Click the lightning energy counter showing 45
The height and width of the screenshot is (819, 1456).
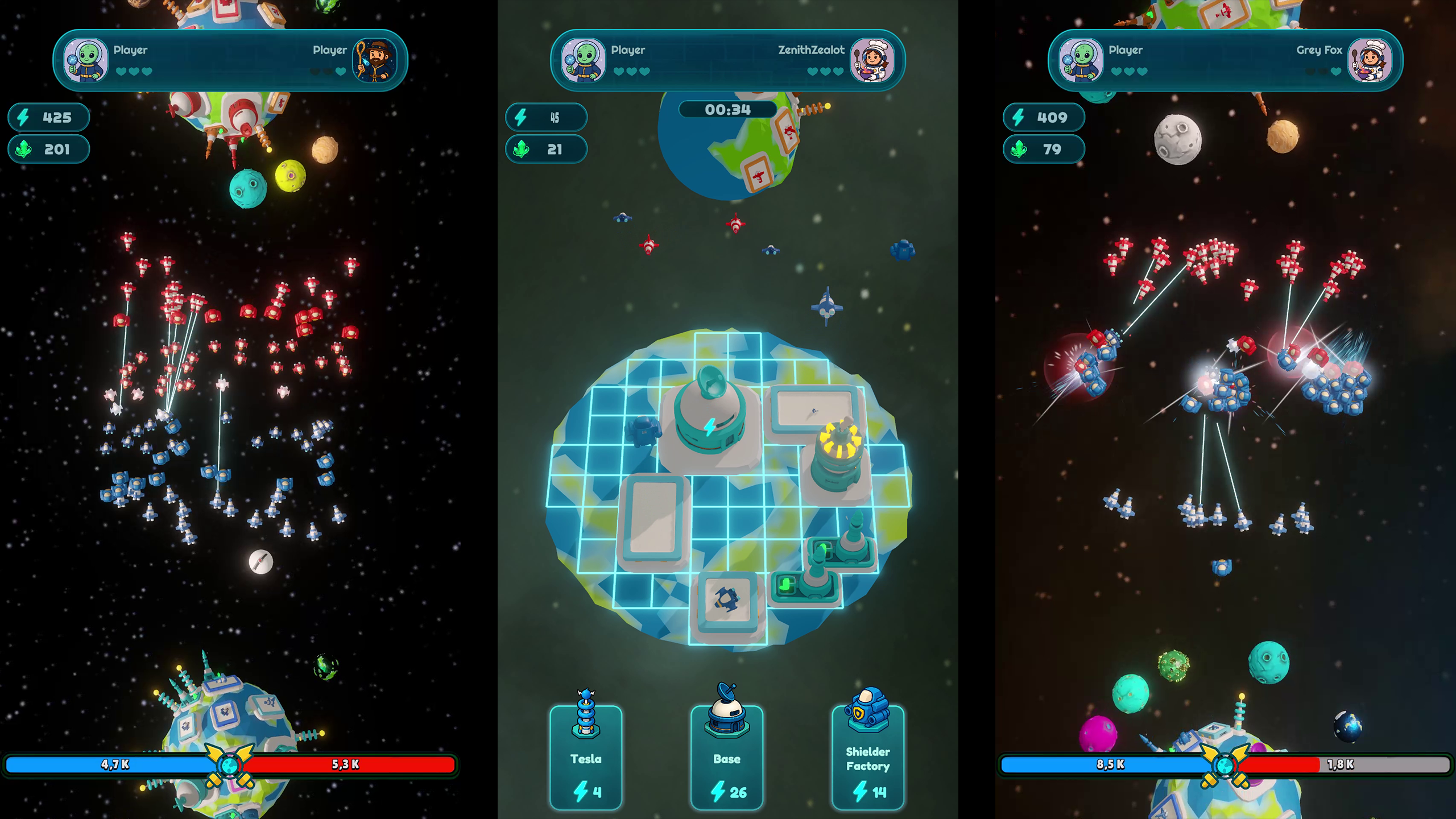[546, 118]
